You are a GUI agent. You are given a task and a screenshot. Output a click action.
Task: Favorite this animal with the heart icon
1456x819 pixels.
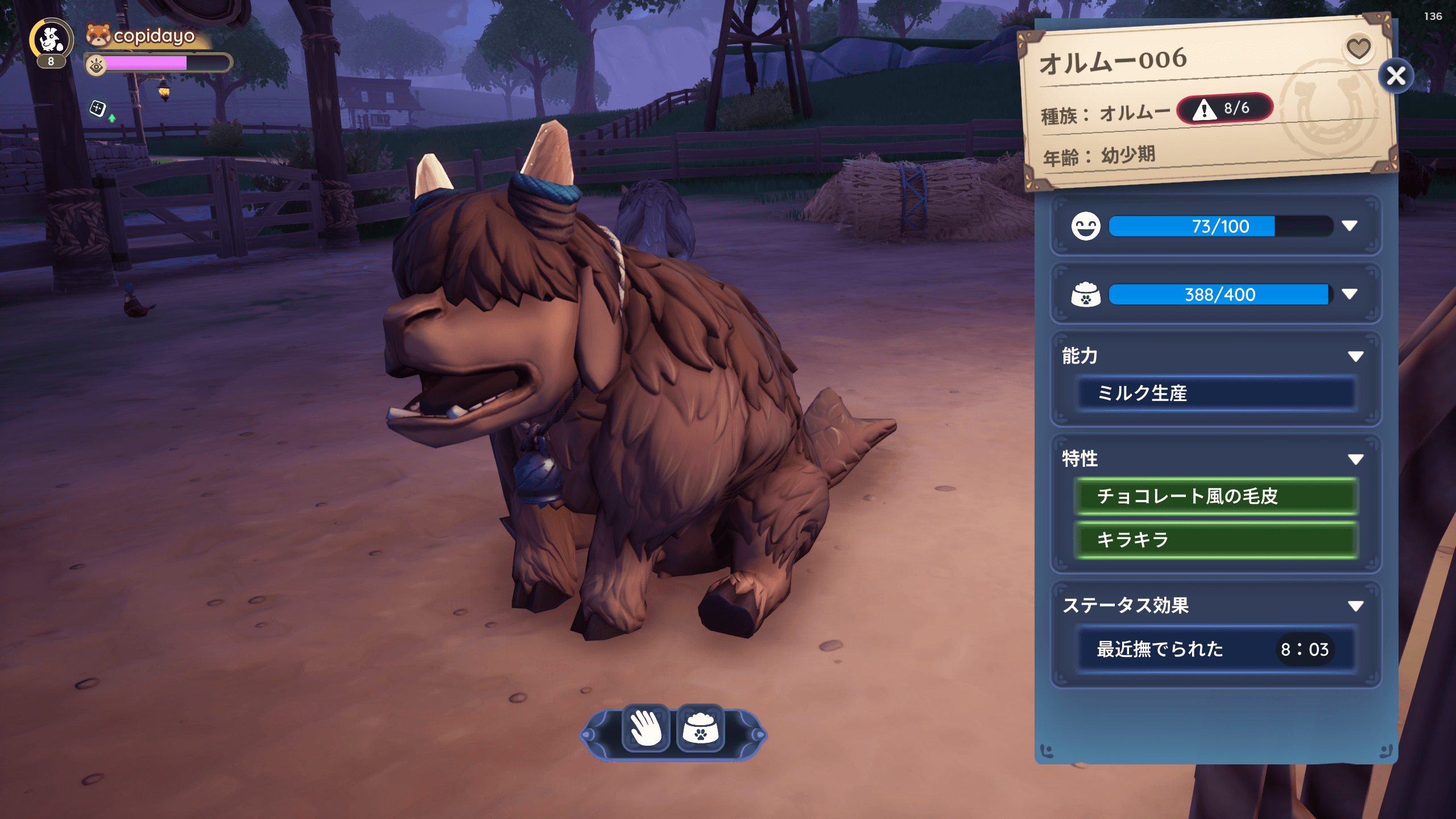coord(1358,48)
